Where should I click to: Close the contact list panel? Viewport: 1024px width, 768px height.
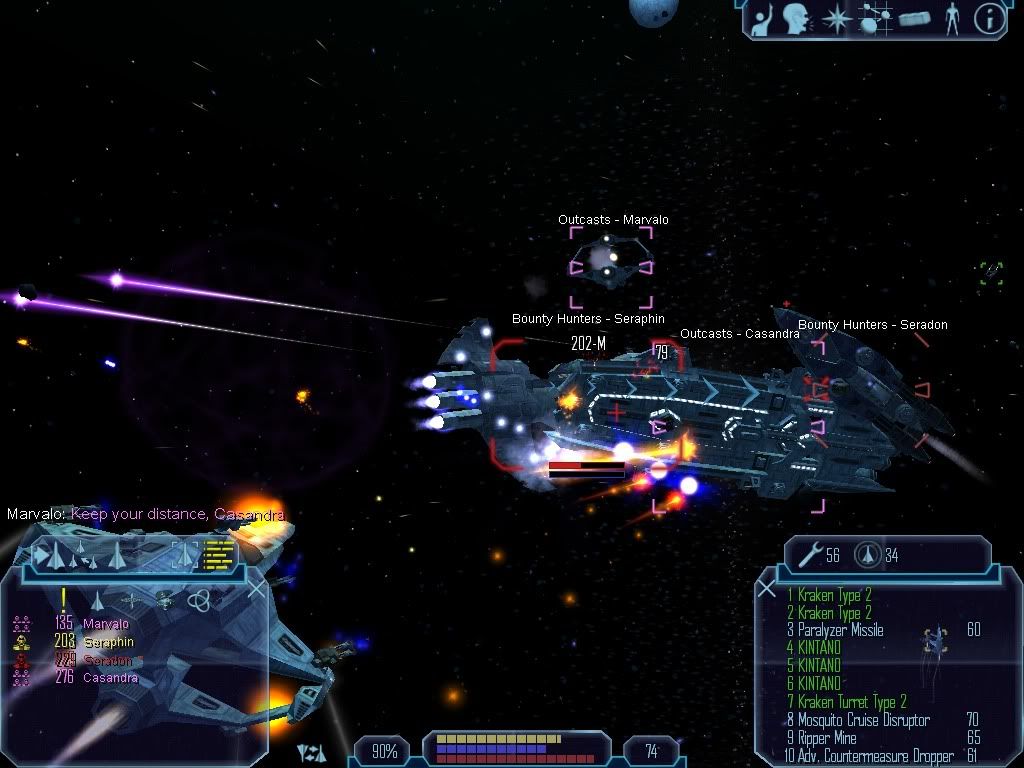click(256, 589)
